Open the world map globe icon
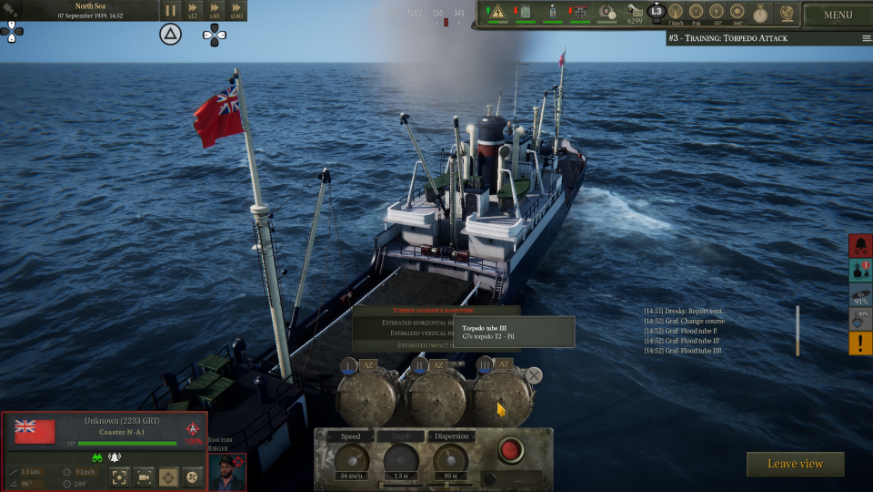 (787, 13)
